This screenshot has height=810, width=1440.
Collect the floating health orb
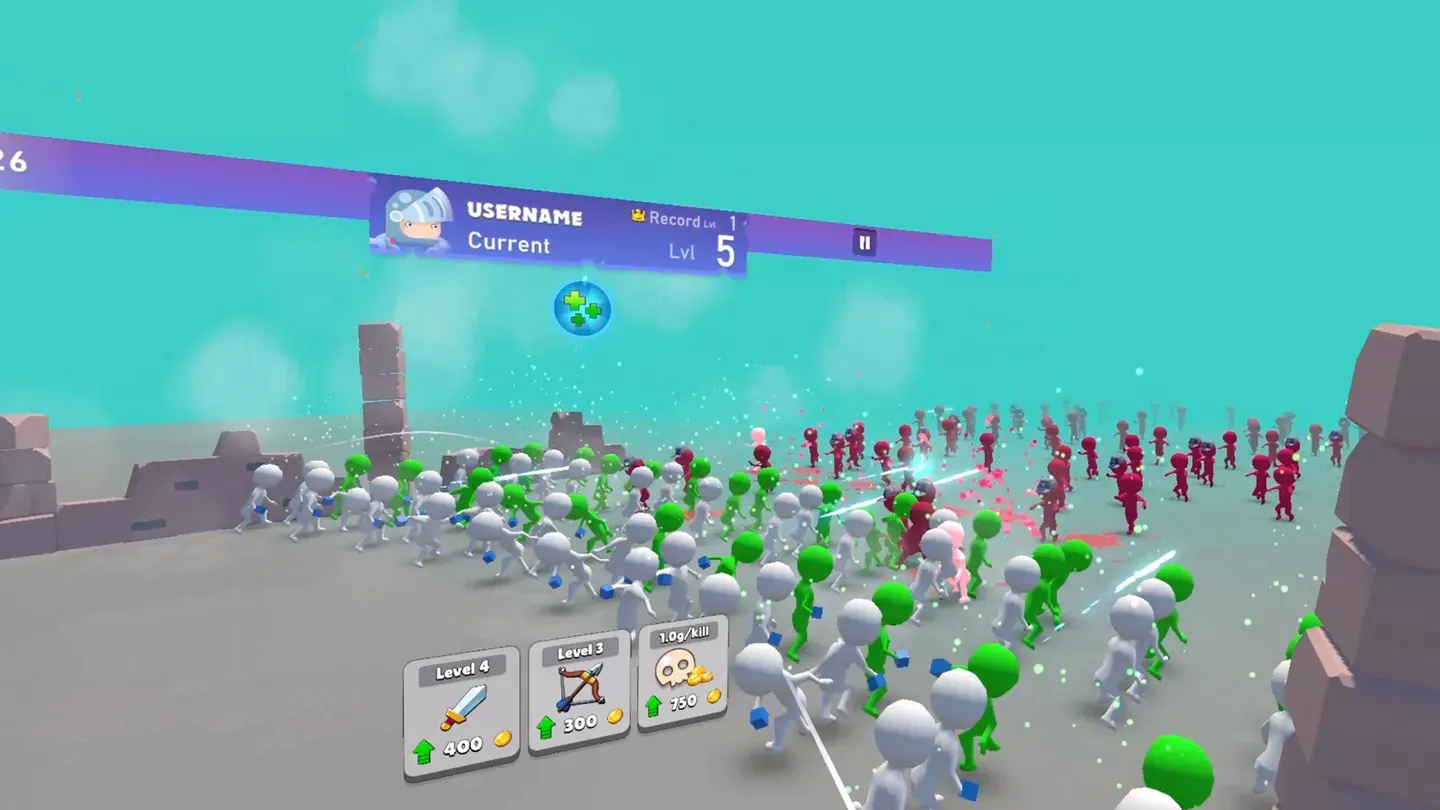581,308
